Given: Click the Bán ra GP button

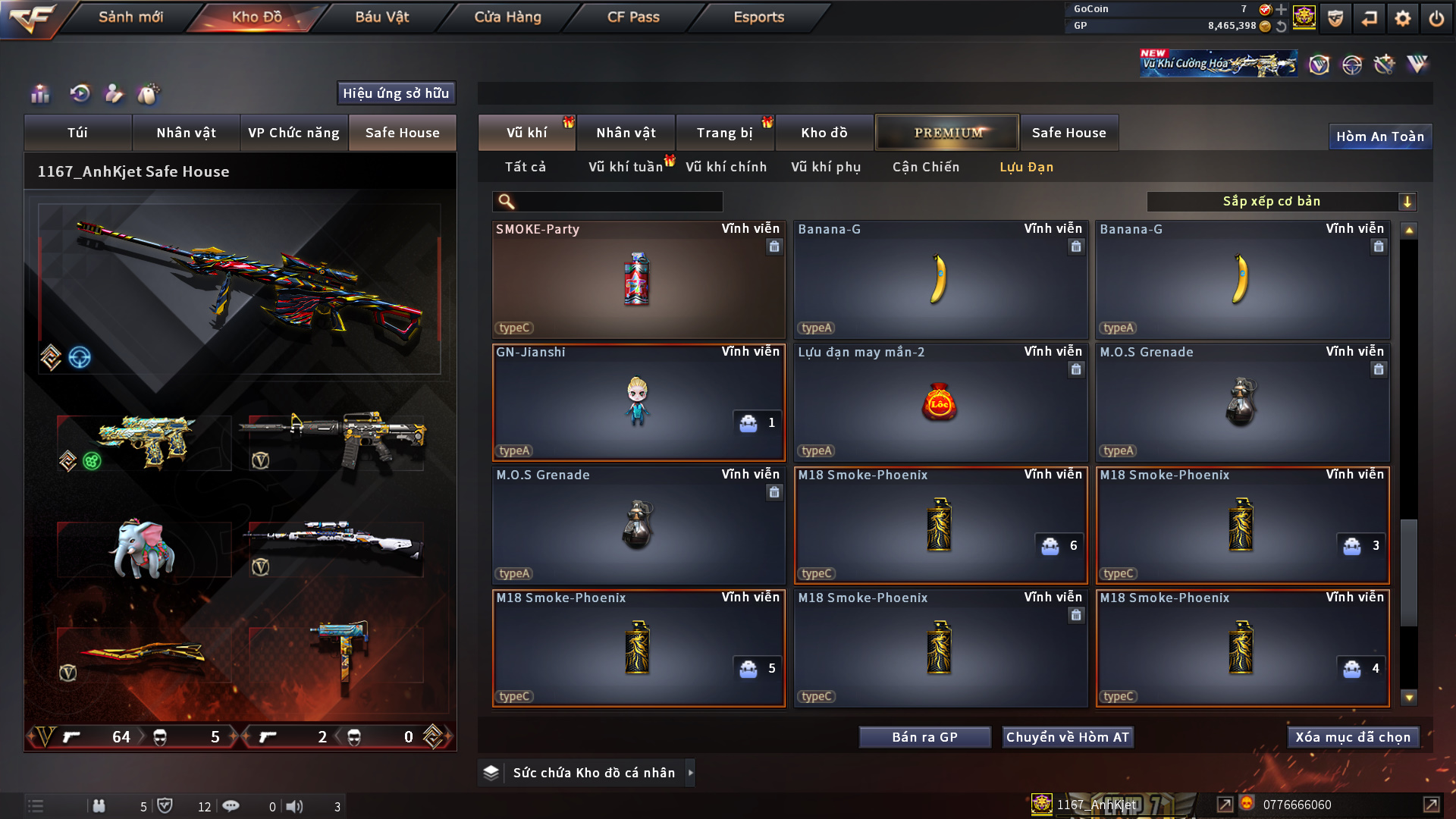Looking at the screenshot, I should click(924, 737).
